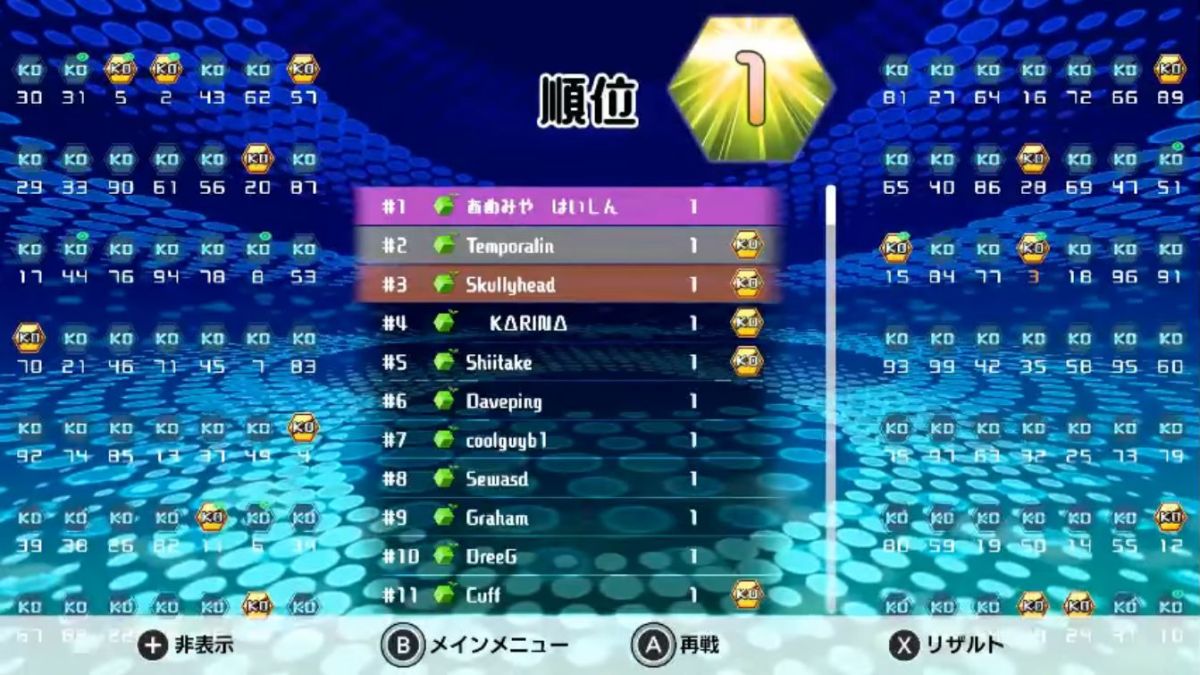Pick the #4 KARINA row
The image size is (1200, 675).
coord(570,324)
